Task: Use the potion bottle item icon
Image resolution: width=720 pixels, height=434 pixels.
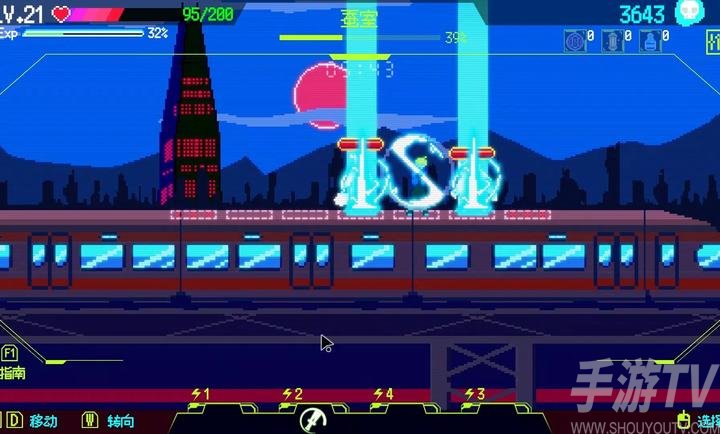Action: (x=652, y=41)
